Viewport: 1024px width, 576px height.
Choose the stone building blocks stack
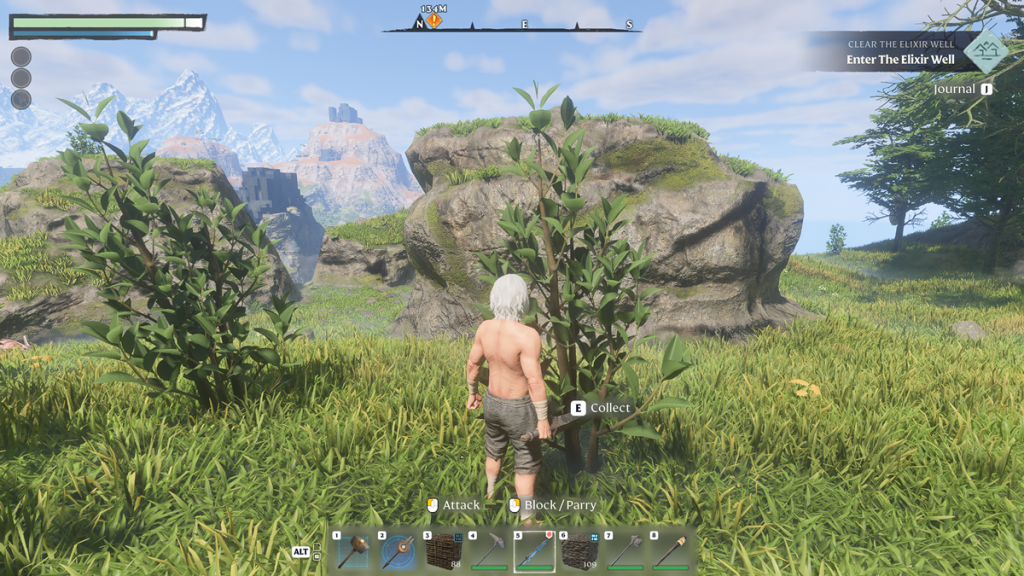point(579,551)
